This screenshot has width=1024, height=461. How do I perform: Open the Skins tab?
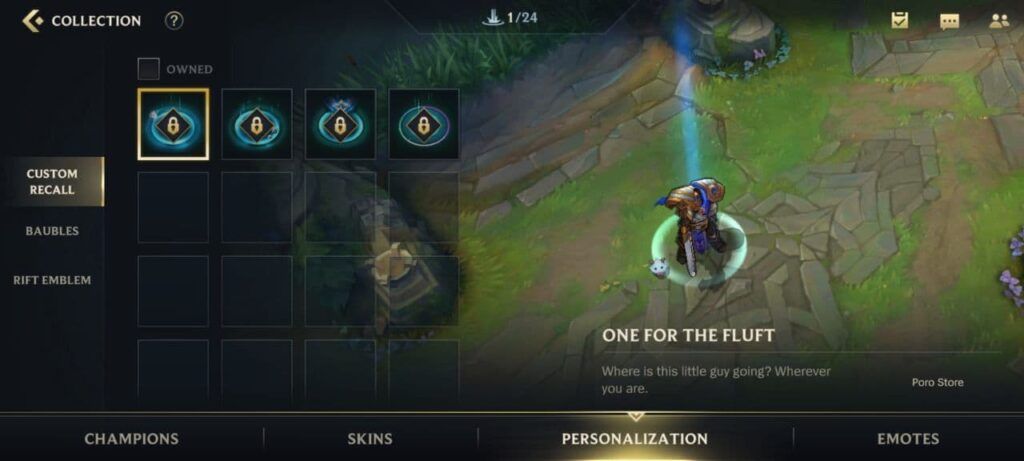pos(369,438)
